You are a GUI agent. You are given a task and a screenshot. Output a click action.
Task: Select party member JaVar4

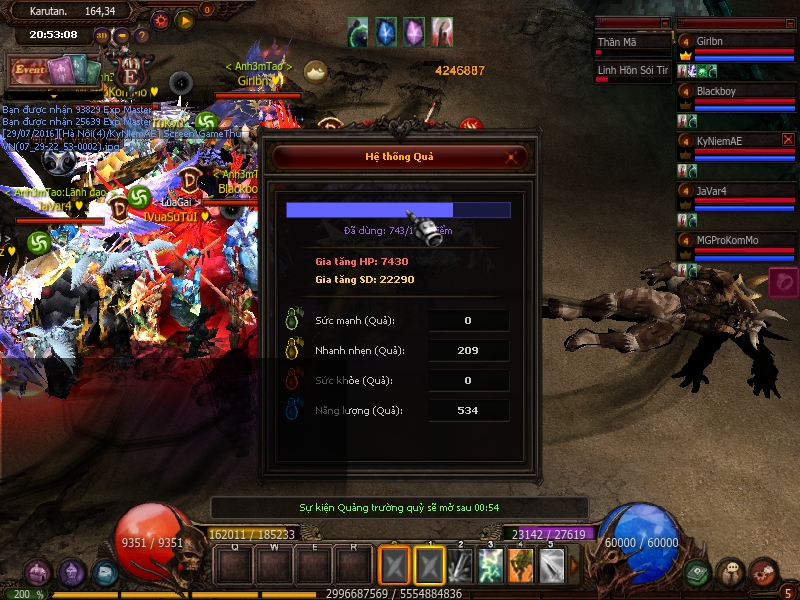point(737,190)
